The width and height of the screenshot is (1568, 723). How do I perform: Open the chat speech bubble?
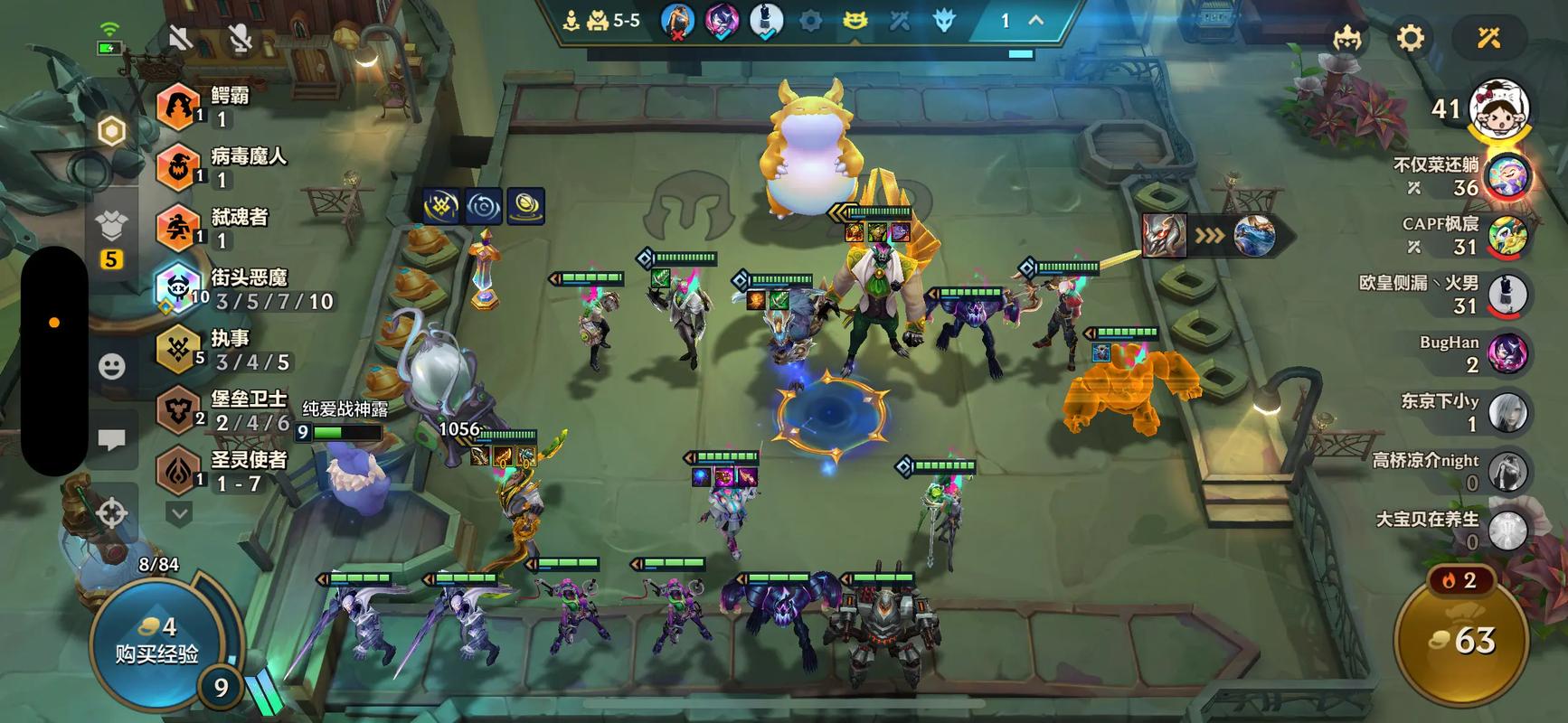pos(111,440)
